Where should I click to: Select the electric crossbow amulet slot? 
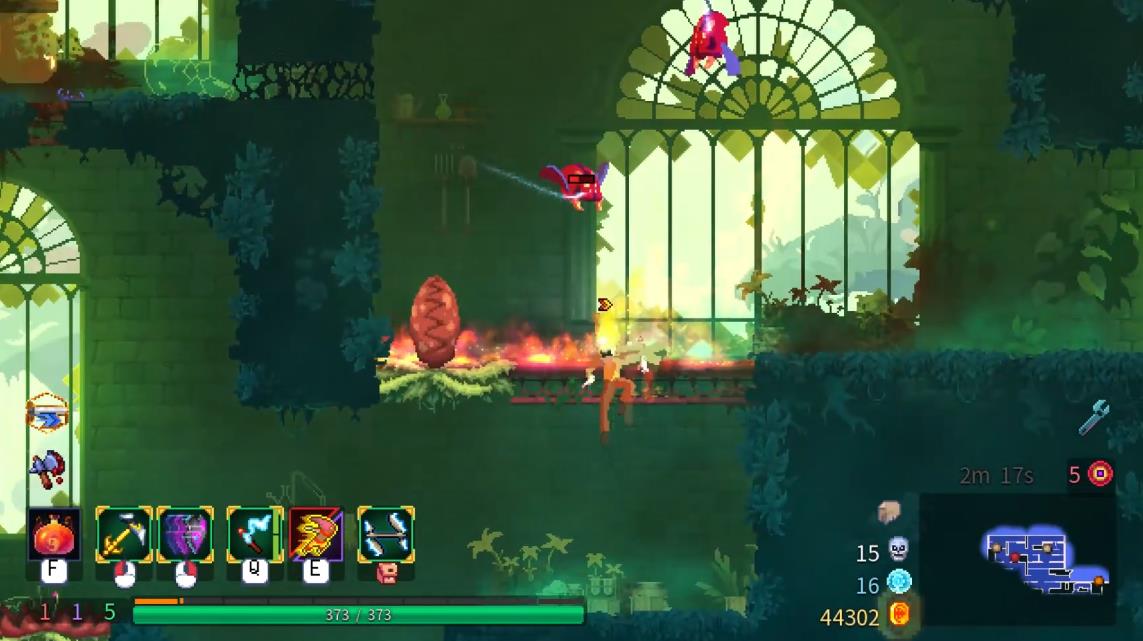tap(386, 534)
